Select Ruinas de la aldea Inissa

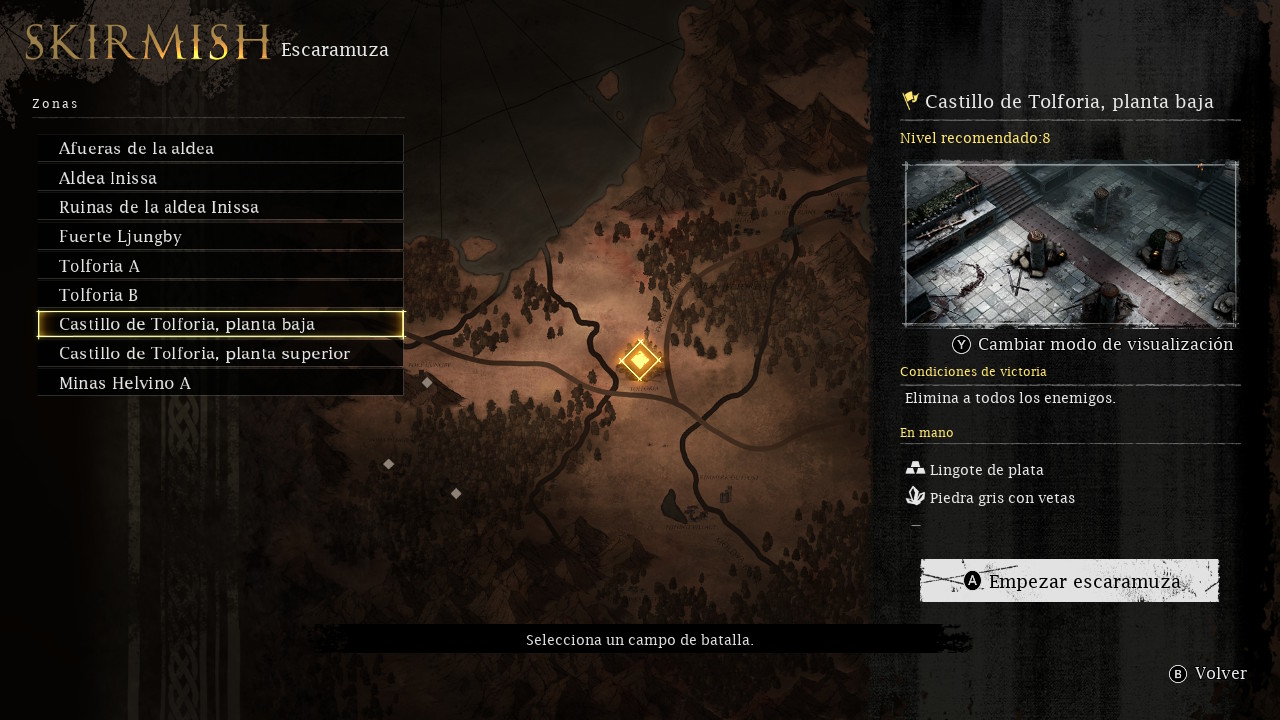(x=220, y=207)
